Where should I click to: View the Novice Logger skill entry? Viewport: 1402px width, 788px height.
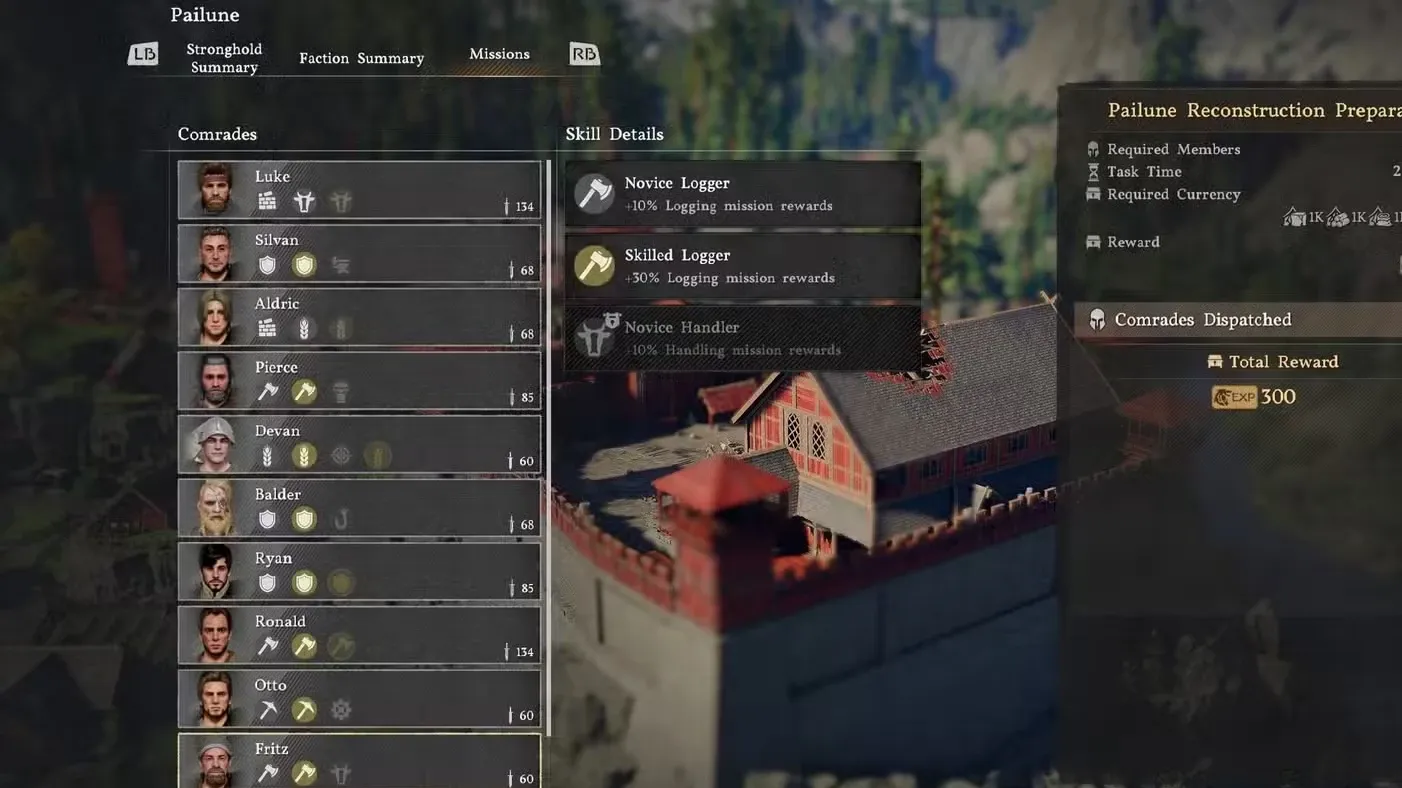(742, 194)
